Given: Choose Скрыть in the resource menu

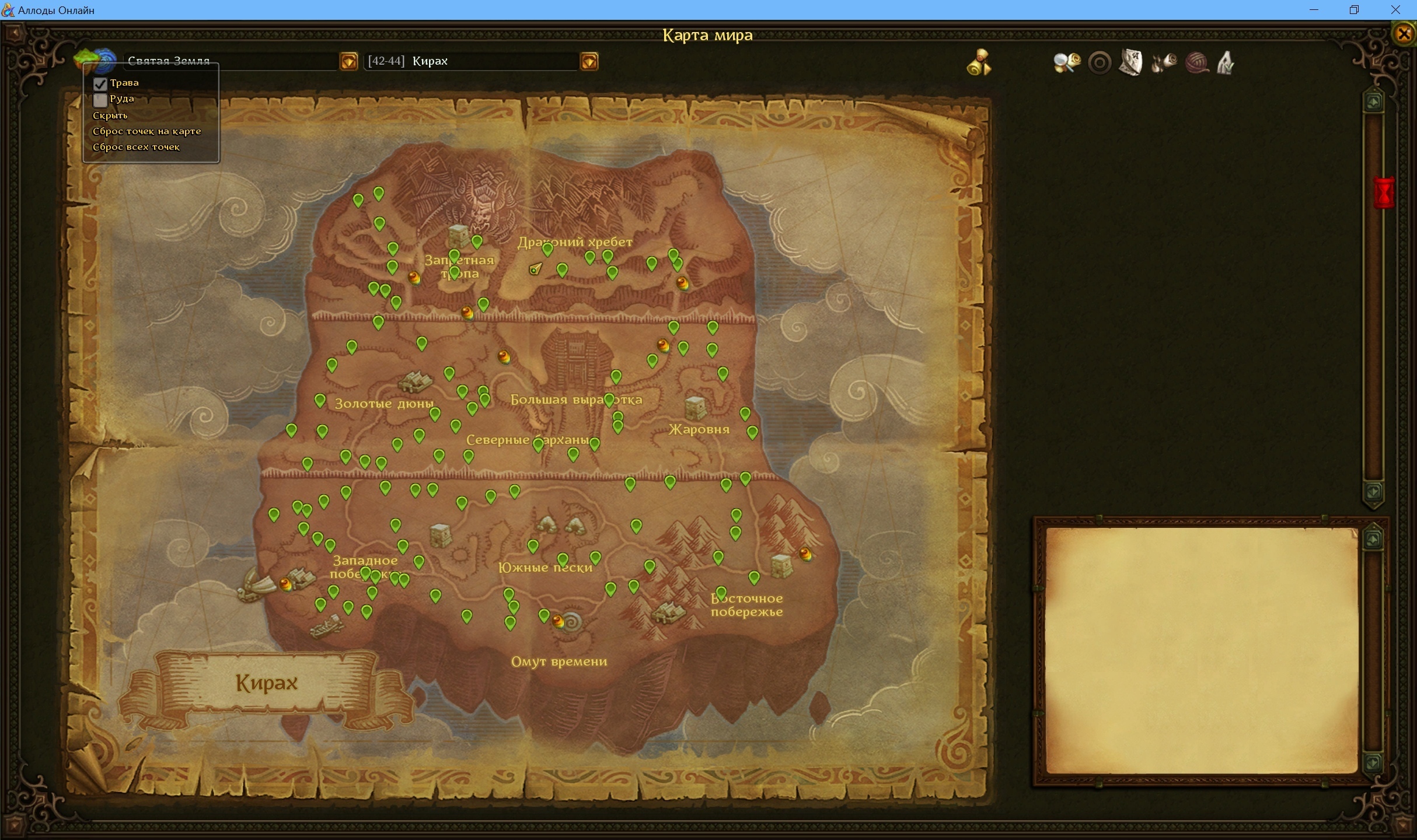Looking at the screenshot, I should 110,116.
